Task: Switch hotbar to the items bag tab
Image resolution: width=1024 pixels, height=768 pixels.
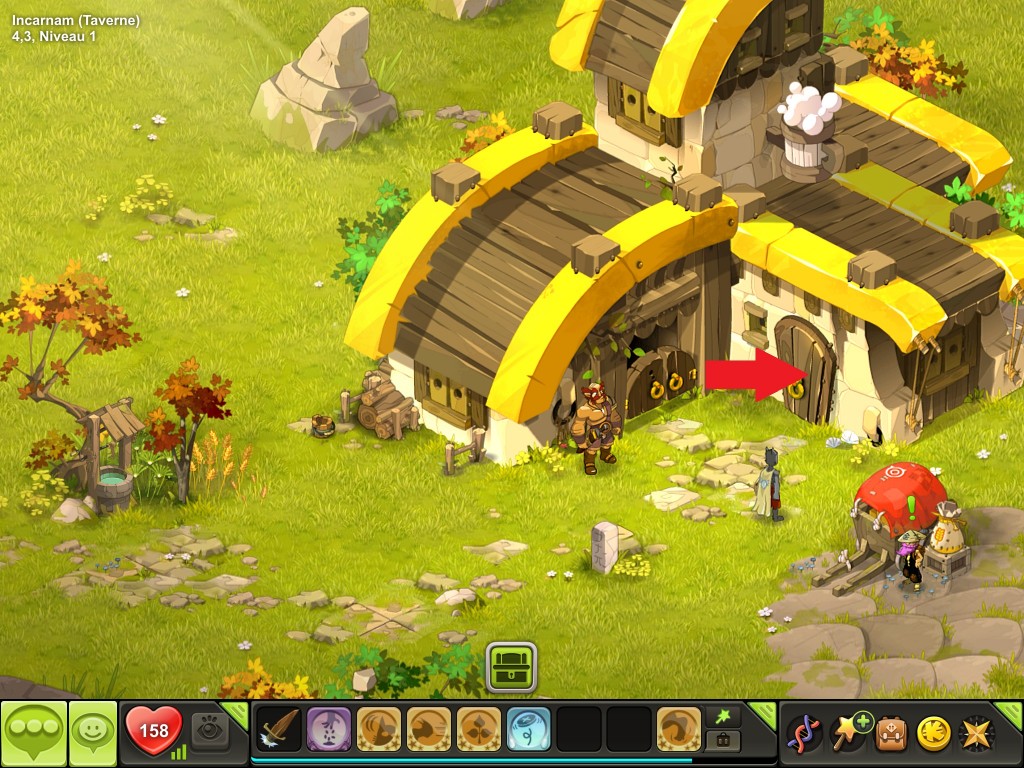Action: (x=722, y=741)
